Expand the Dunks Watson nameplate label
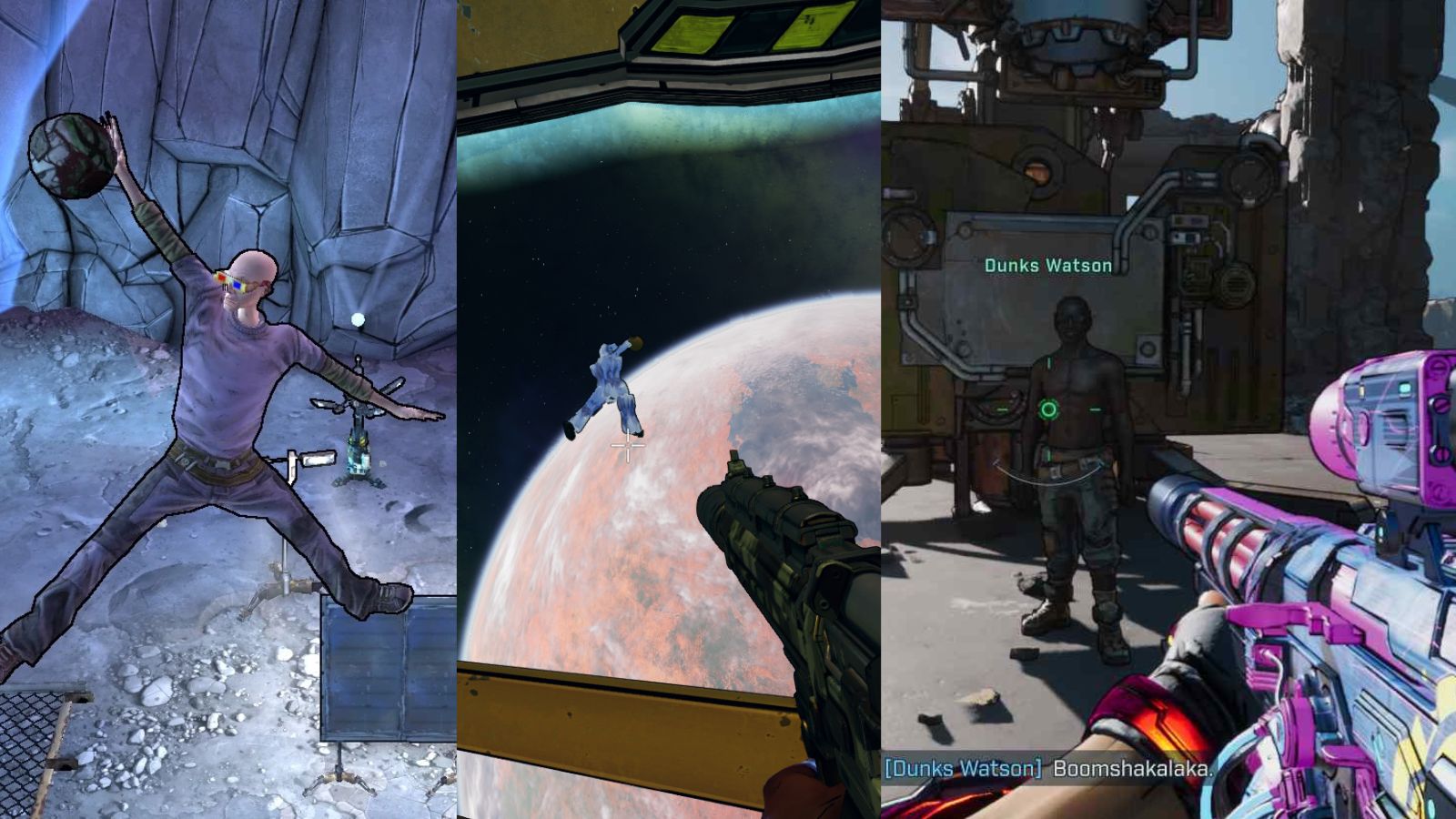 coord(1047,268)
